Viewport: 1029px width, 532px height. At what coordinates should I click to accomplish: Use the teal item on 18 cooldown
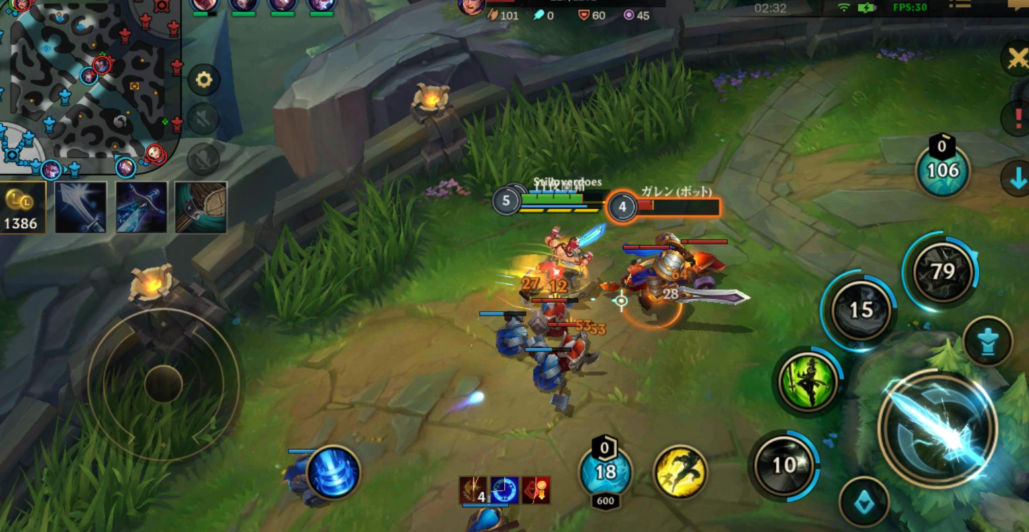[605, 472]
